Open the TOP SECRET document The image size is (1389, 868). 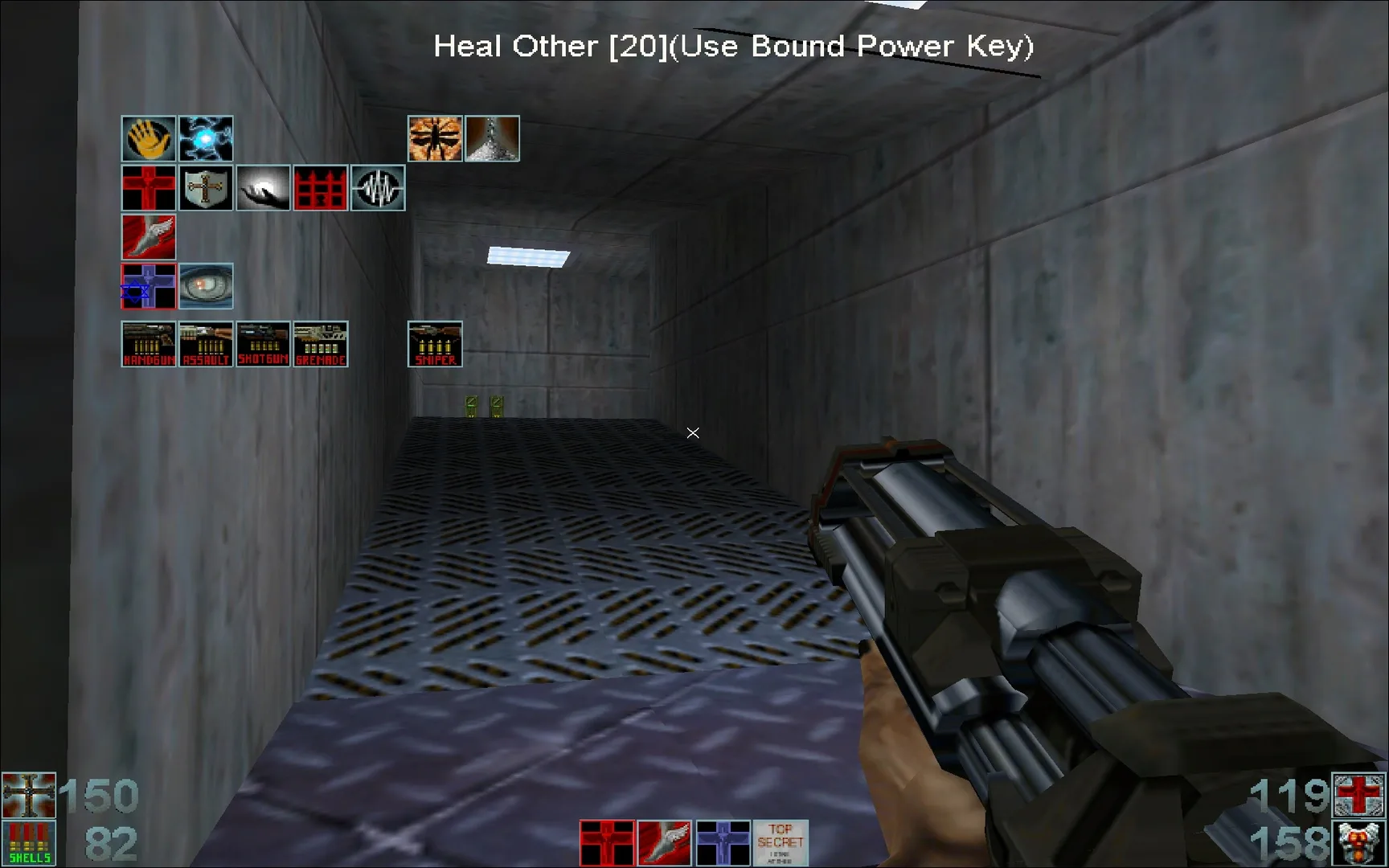point(781,841)
